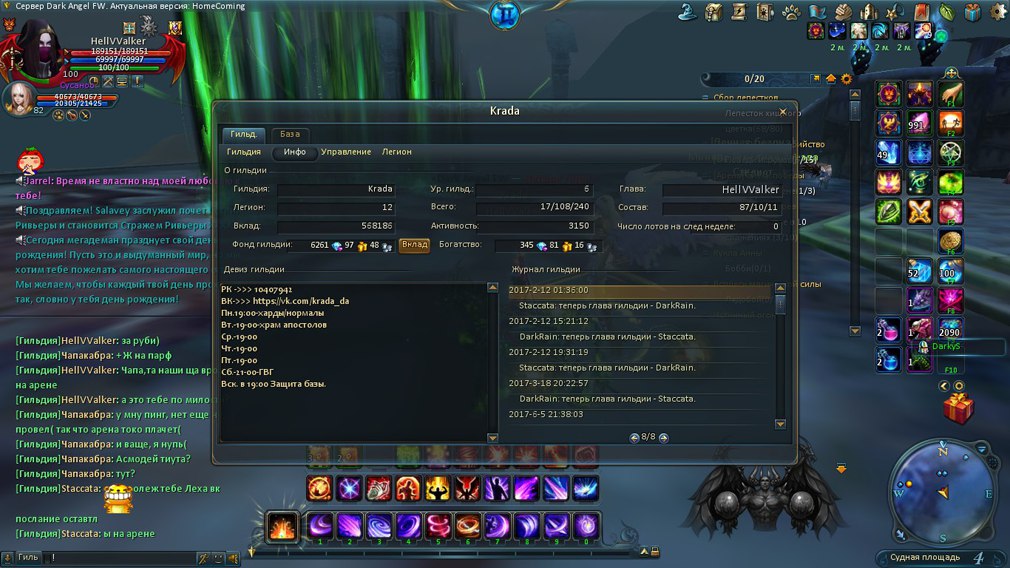1010x568 pixels.
Task: Click the red gift box near minimap
Action: [x=957, y=408]
